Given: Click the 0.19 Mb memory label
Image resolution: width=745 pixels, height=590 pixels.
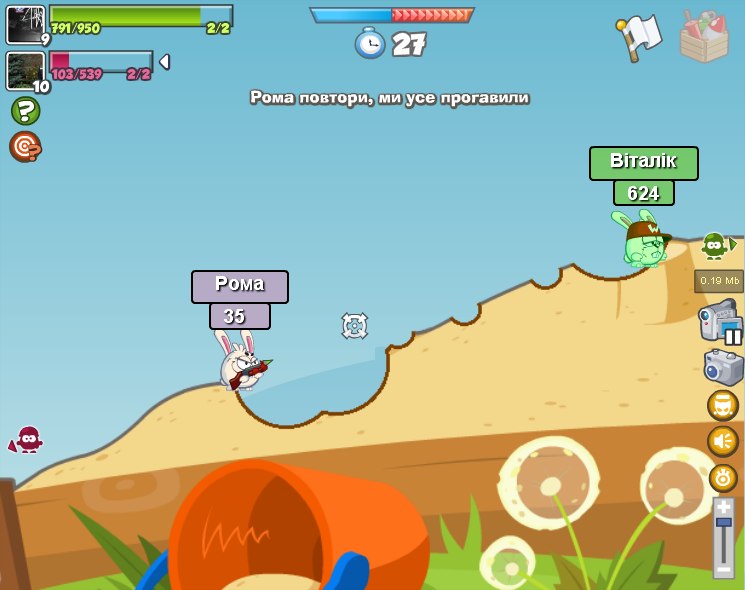Looking at the screenshot, I should pos(719,281).
